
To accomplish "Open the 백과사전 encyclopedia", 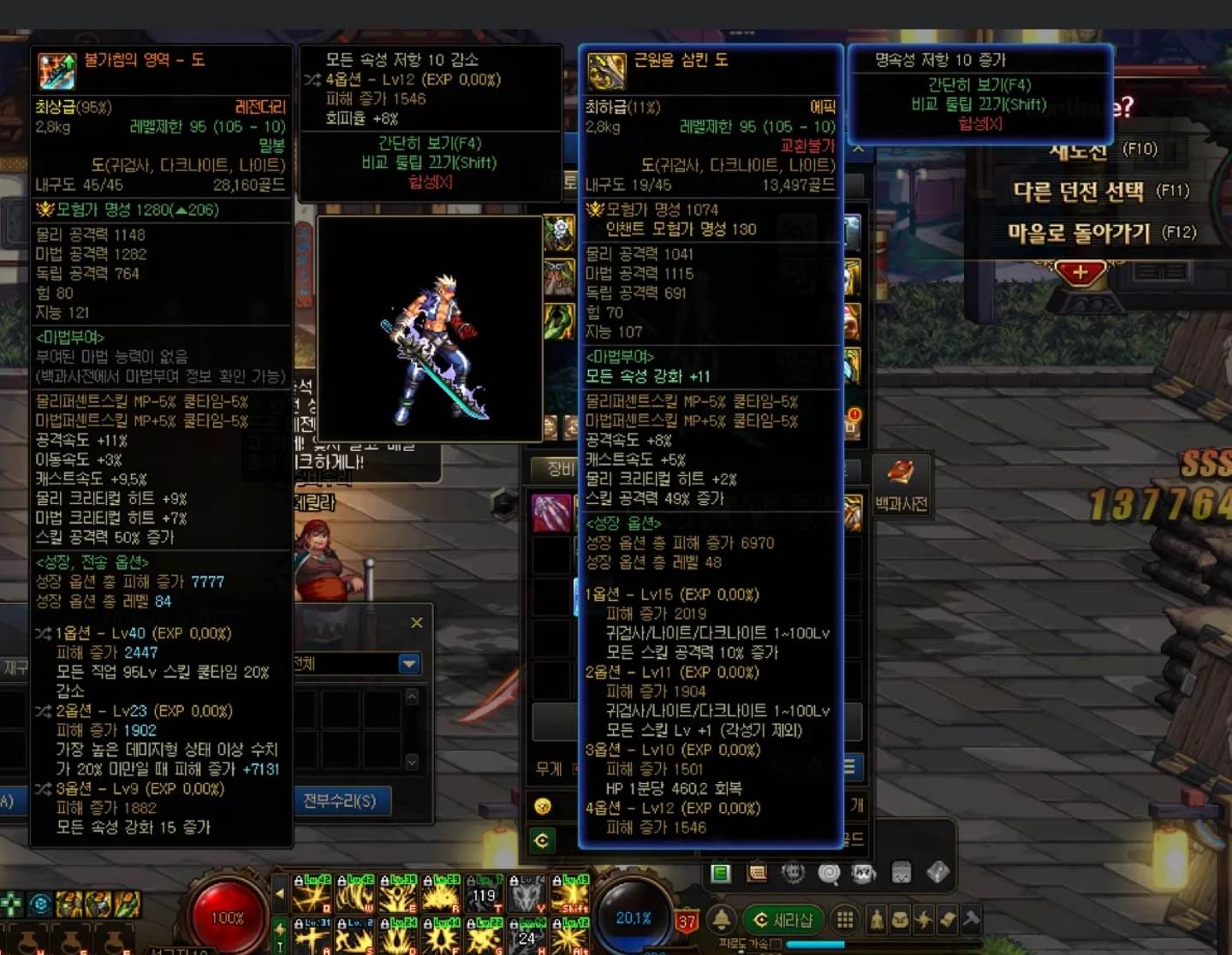I will pyautogui.click(x=901, y=484).
